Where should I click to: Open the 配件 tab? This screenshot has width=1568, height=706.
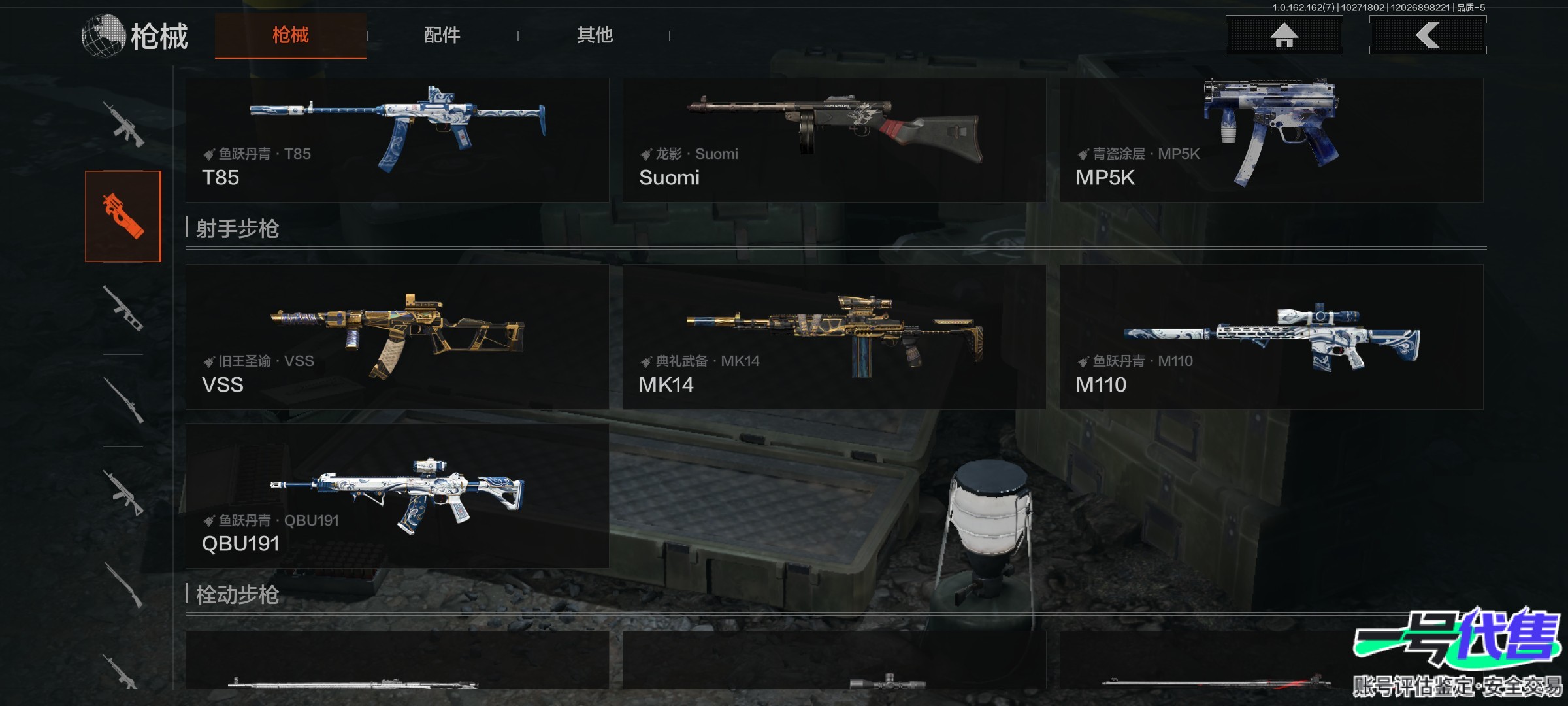pos(442,35)
